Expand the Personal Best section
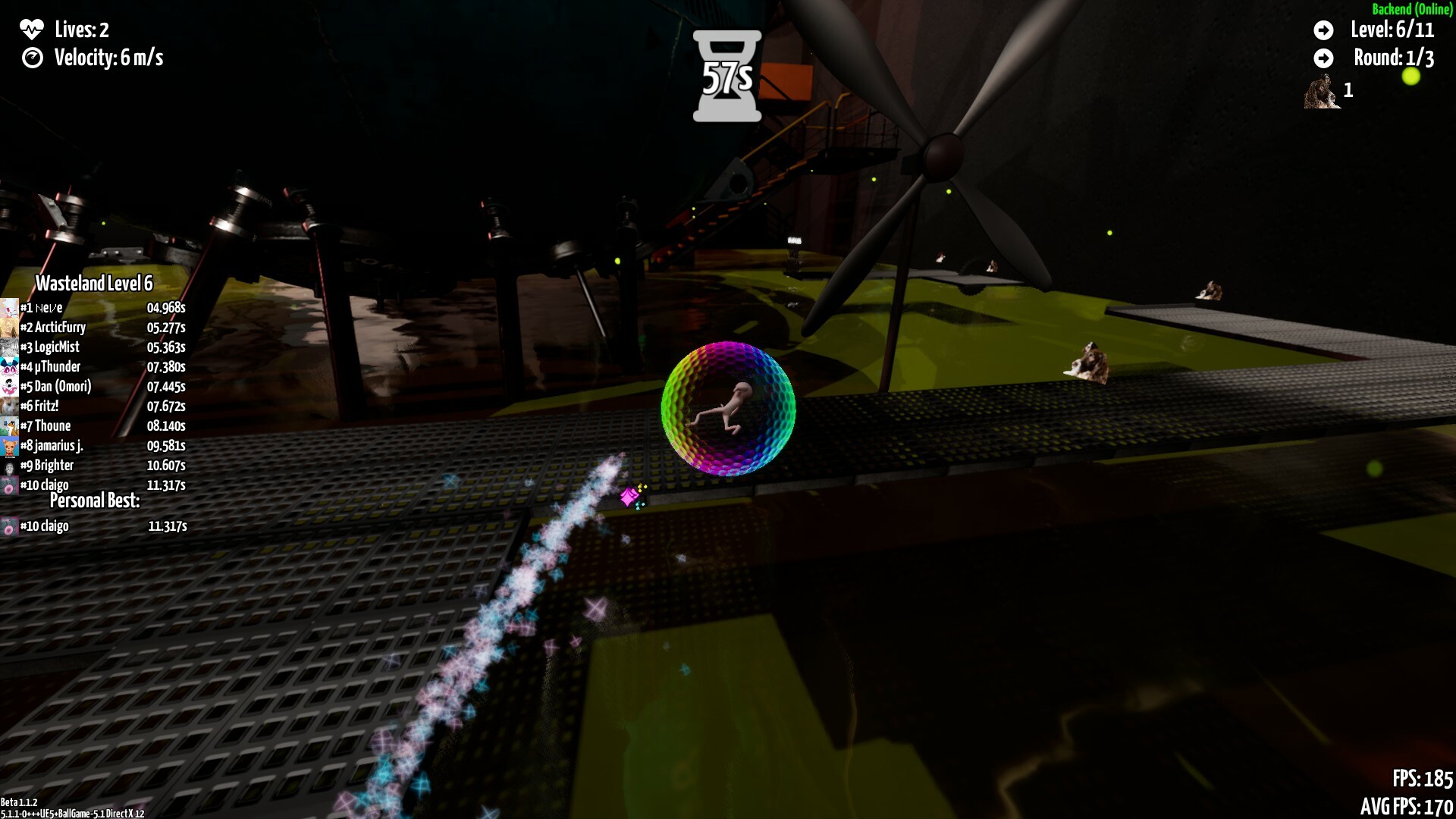This screenshot has width=1456, height=819. coord(94,500)
